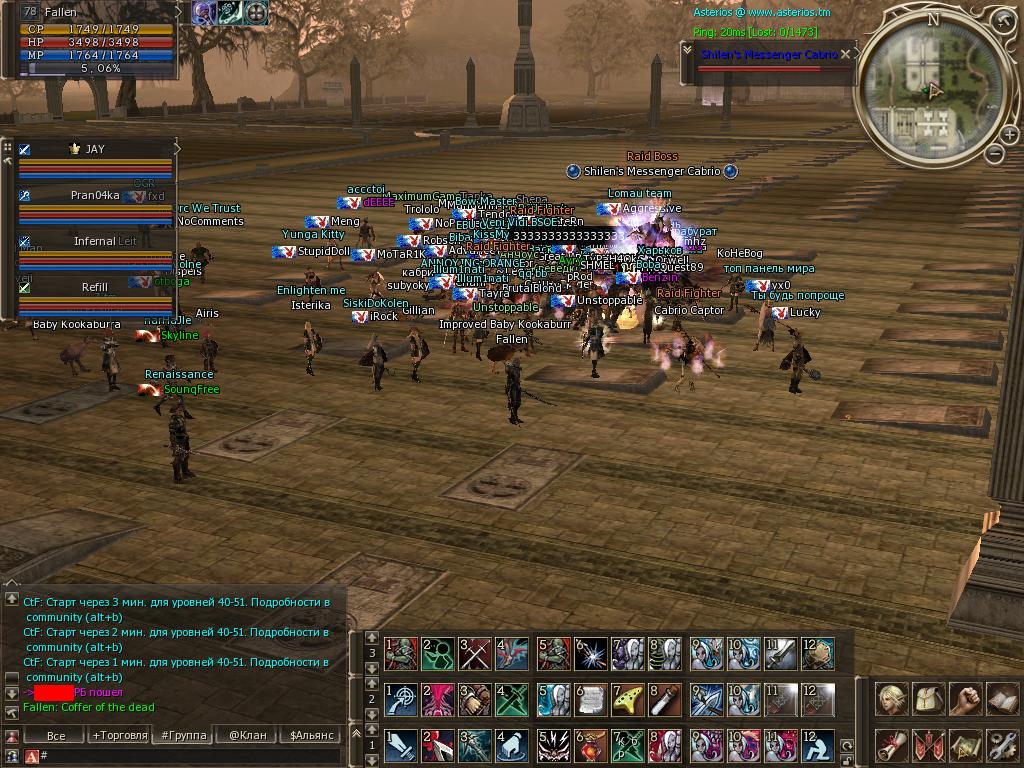Activate the crossed swords skill icon

coord(474,653)
